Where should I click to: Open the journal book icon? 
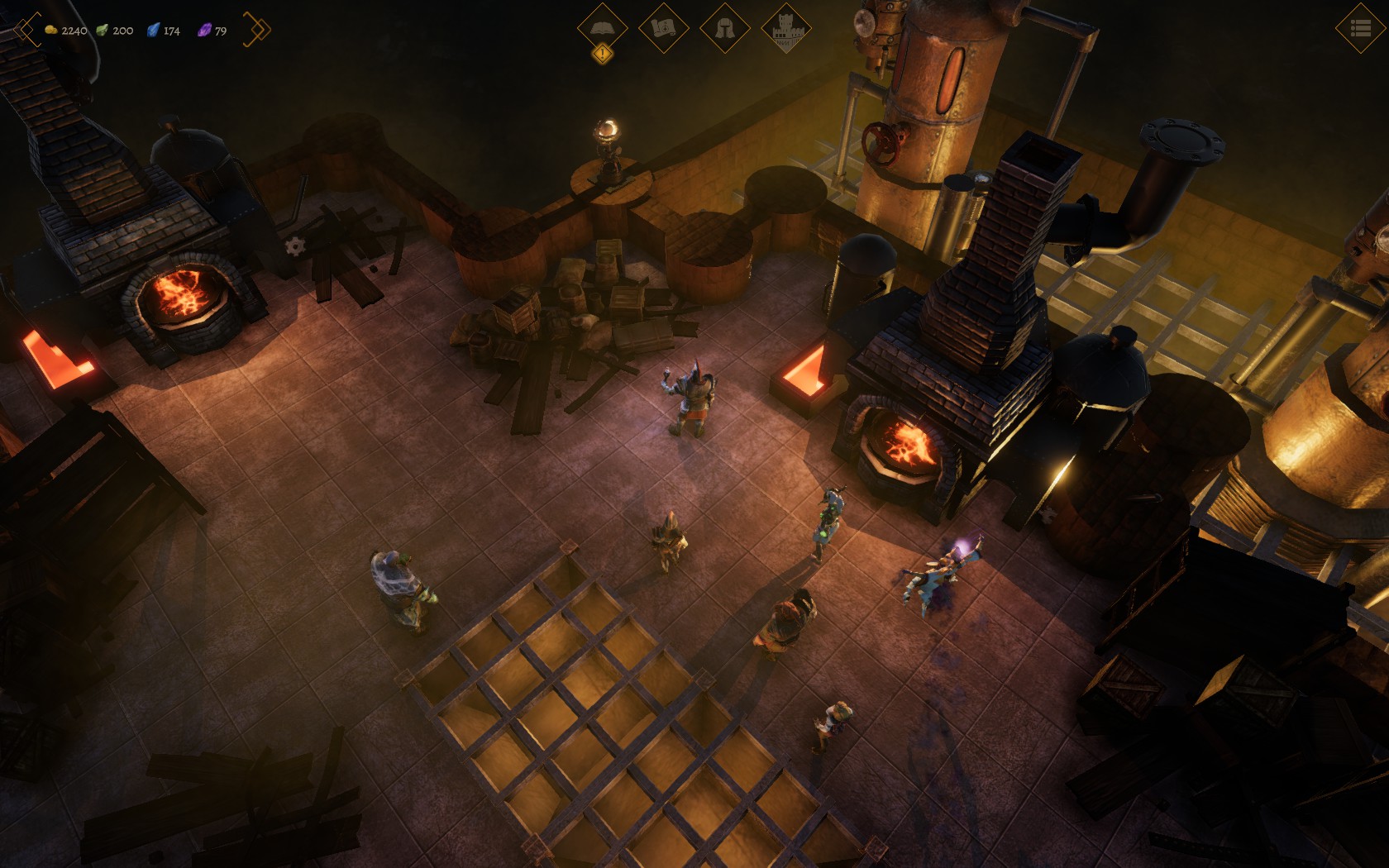tap(602, 28)
